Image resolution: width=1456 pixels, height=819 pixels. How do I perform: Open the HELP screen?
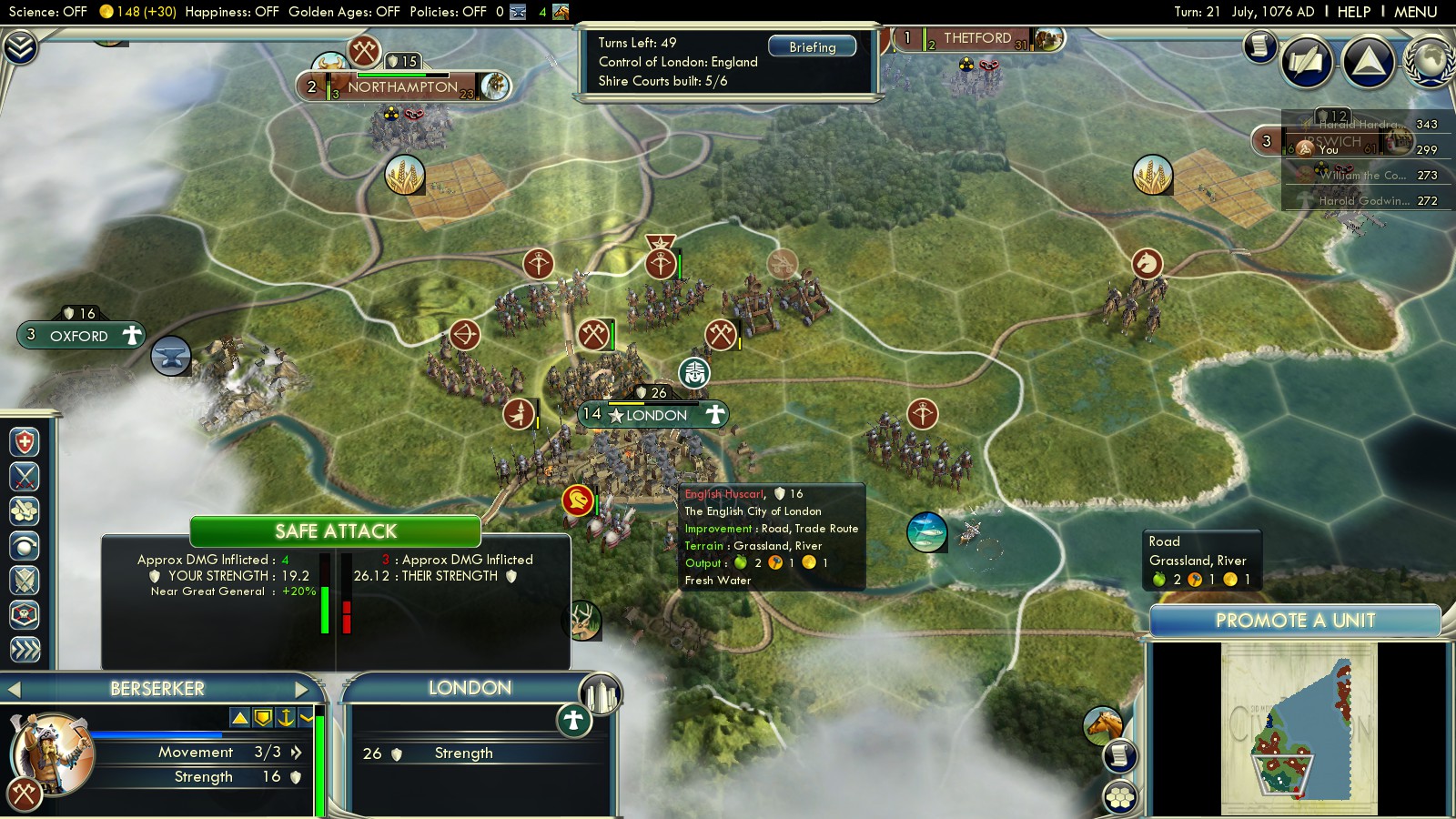click(1353, 12)
